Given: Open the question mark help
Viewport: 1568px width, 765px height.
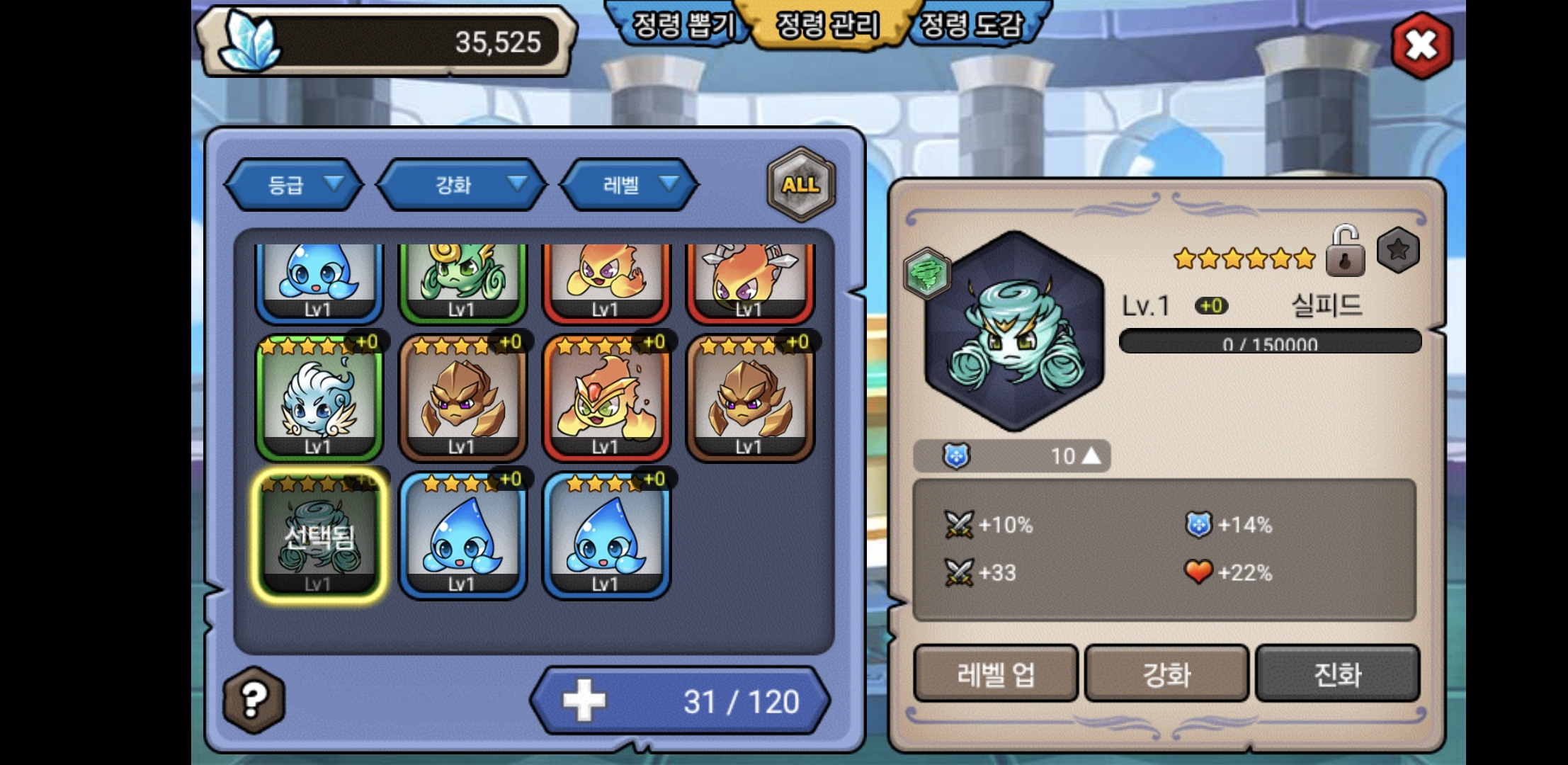Looking at the screenshot, I should 254,700.
